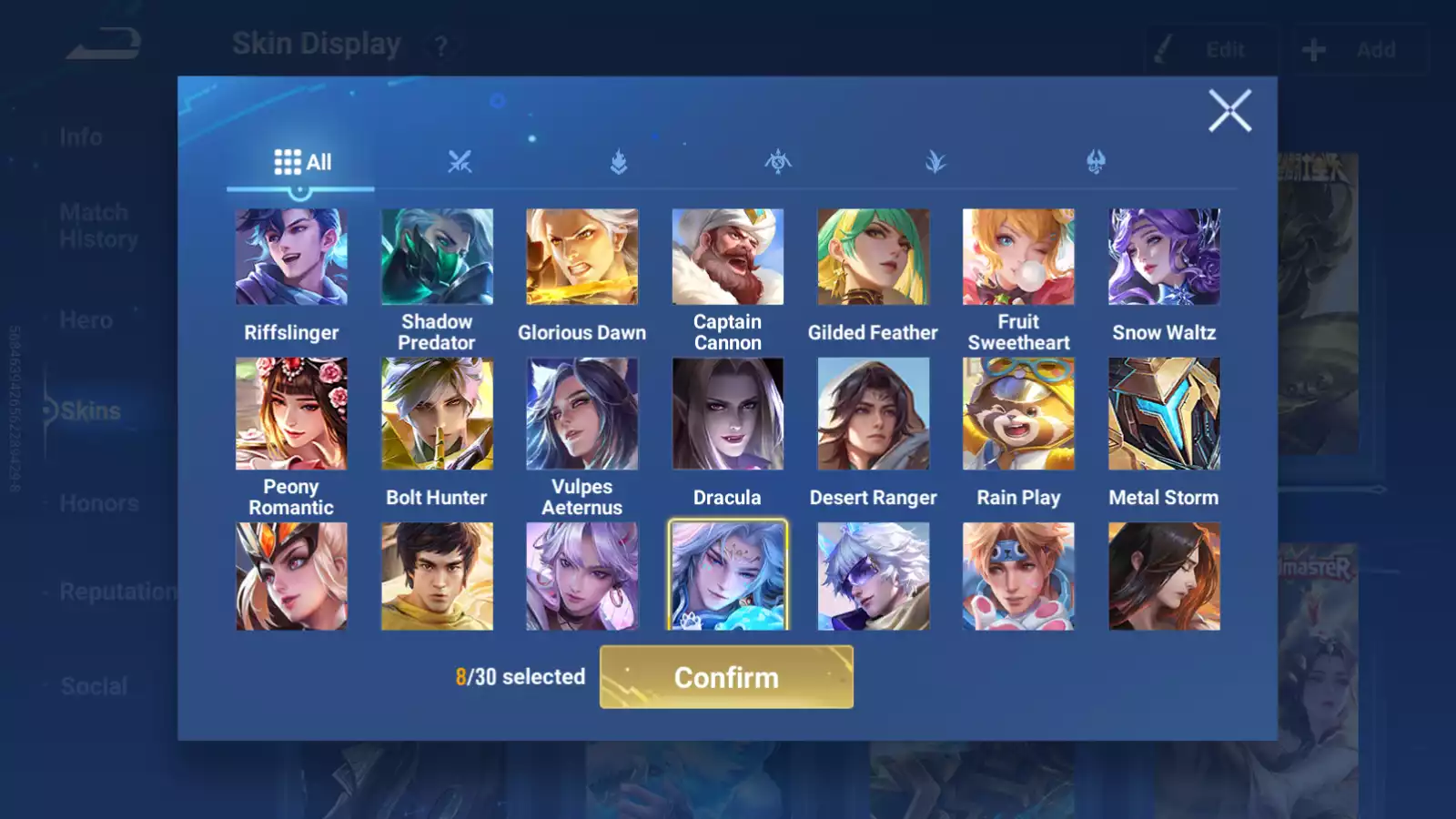This screenshot has height=819, width=1456.
Task: Pick the Glorious Dawn skin
Action: click(x=582, y=258)
